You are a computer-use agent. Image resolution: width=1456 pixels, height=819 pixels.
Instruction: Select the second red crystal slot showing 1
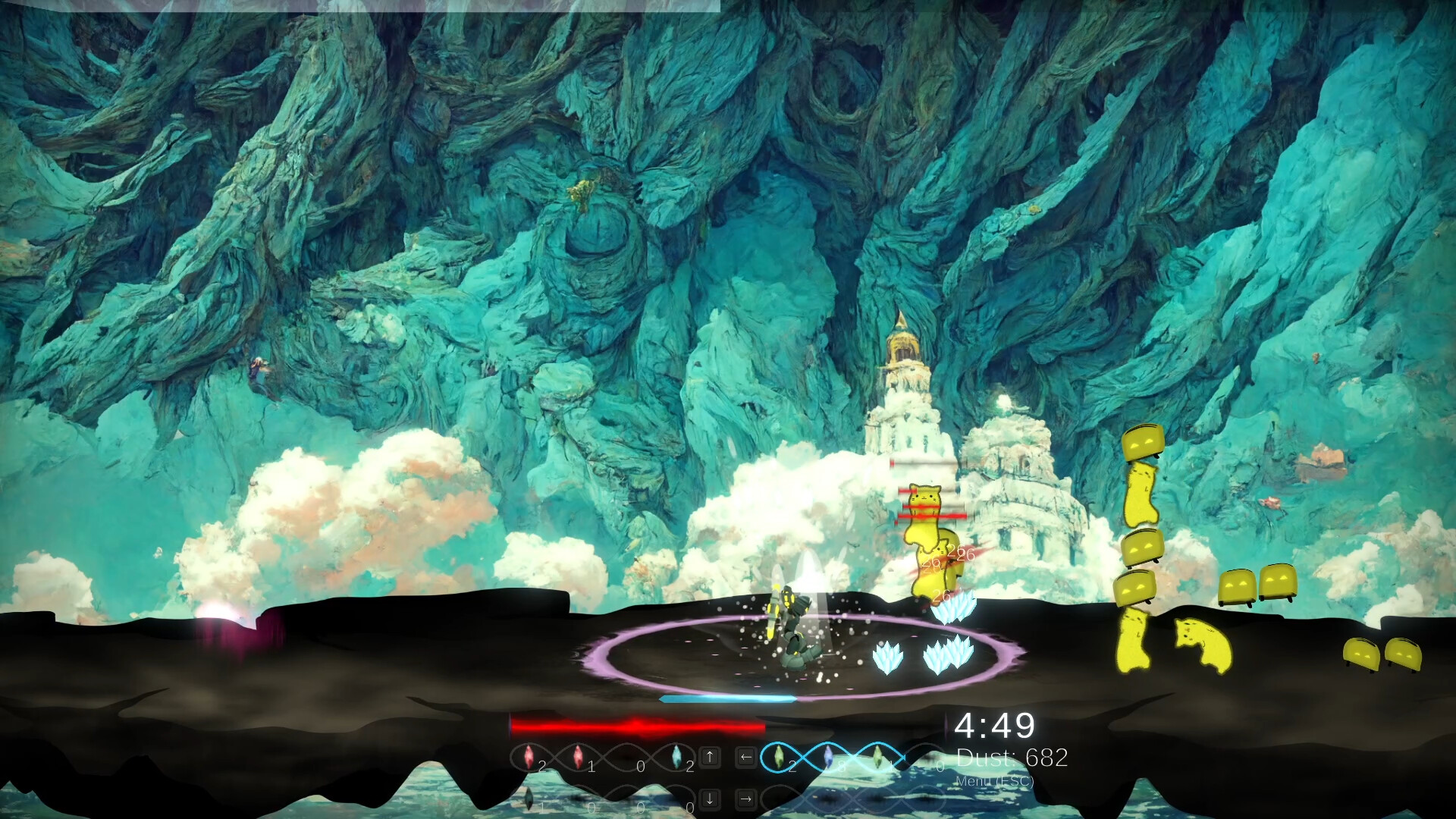579,756
